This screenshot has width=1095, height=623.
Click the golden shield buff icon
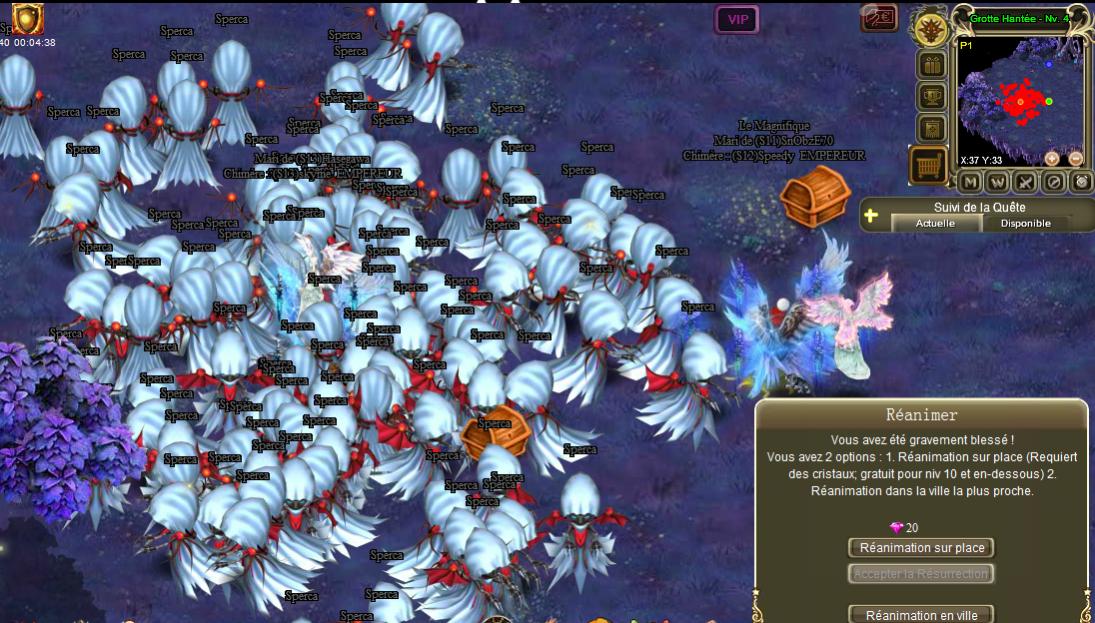point(27,17)
